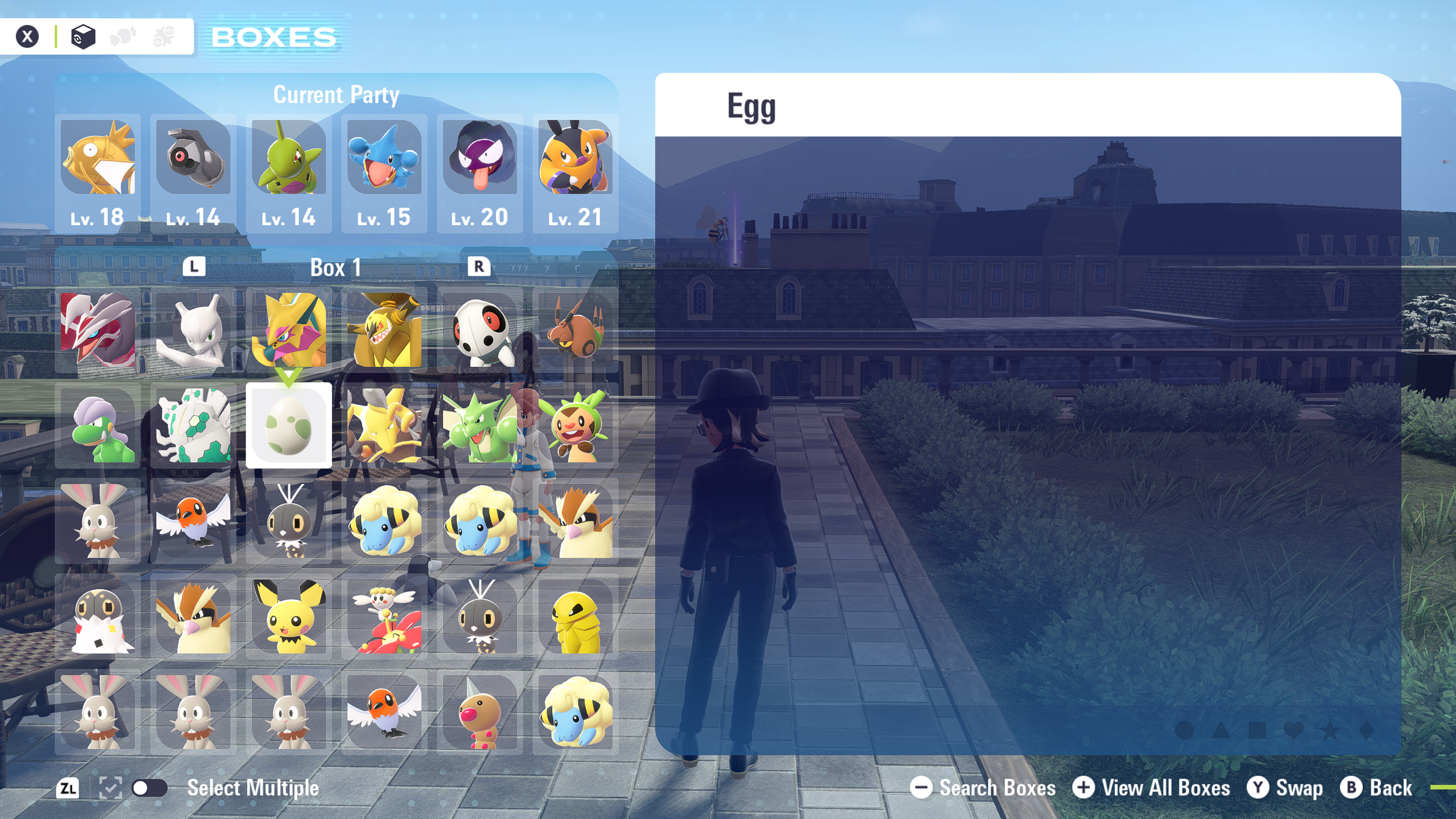Select the yellow Kakuna slot
The height and width of the screenshot is (819, 1456).
click(575, 617)
